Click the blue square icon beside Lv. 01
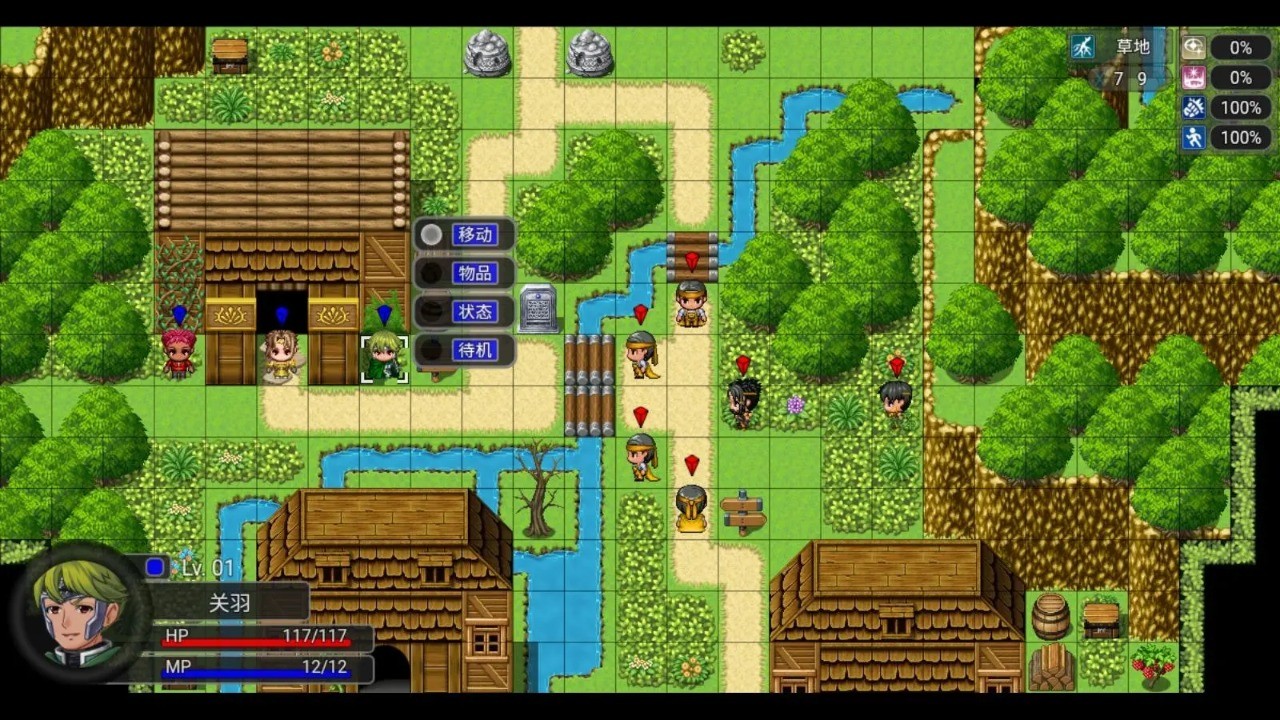Screen dimensions: 1280x720 pyautogui.click(x=155, y=567)
